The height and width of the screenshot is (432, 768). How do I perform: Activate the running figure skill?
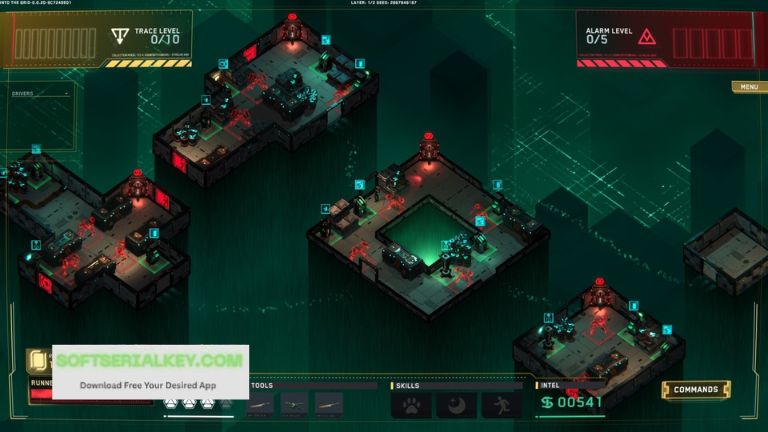click(x=501, y=404)
